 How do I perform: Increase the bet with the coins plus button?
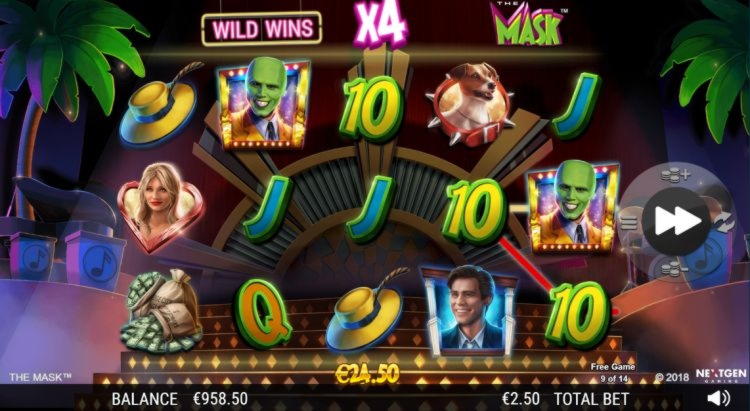click(x=677, y=175)
